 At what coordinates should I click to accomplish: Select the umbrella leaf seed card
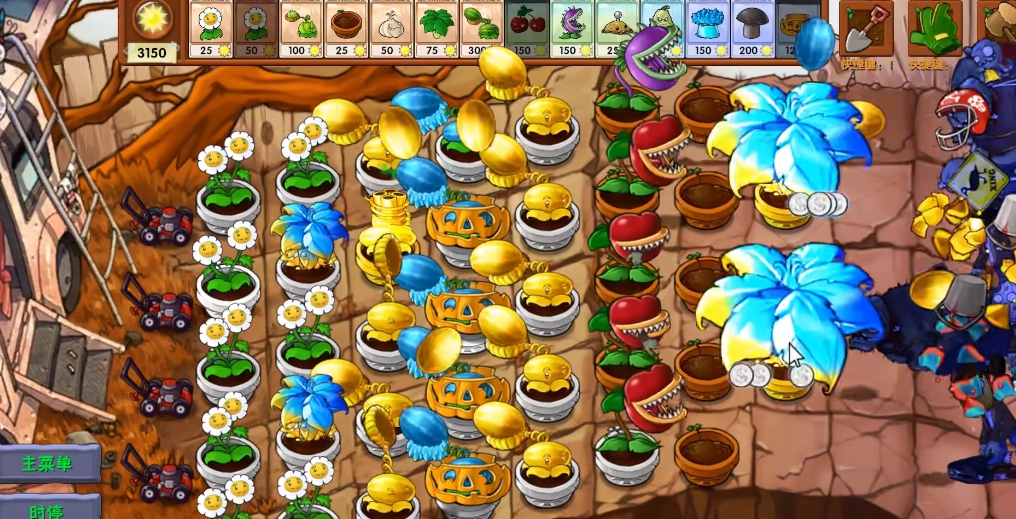436,28
